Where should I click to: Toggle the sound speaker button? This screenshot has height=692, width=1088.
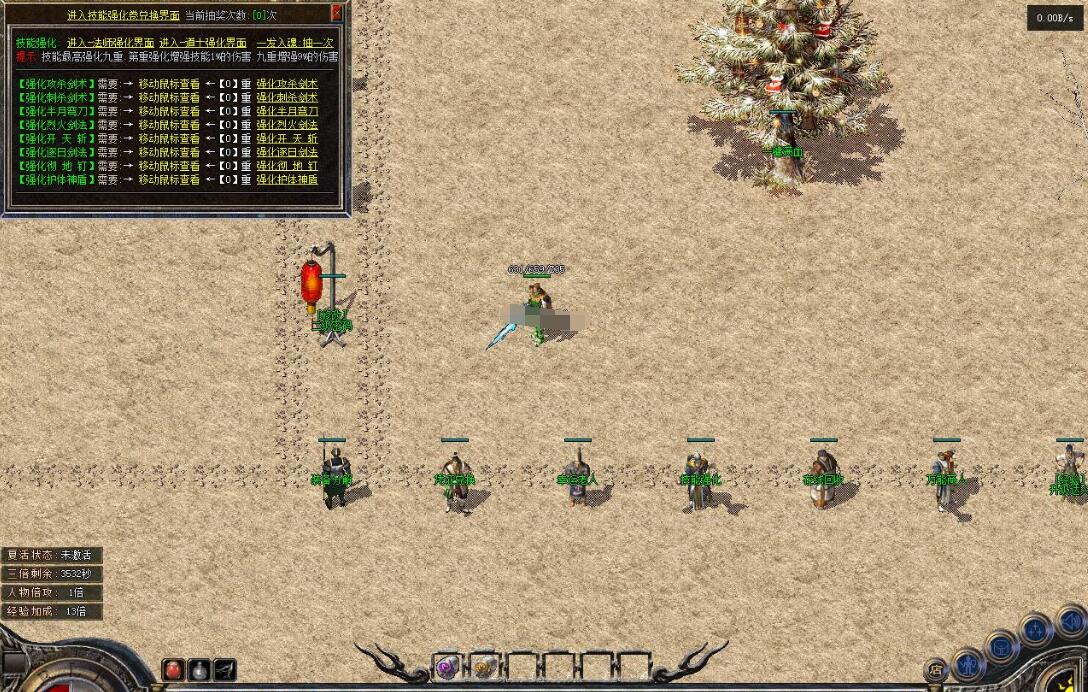(1070, 622)
